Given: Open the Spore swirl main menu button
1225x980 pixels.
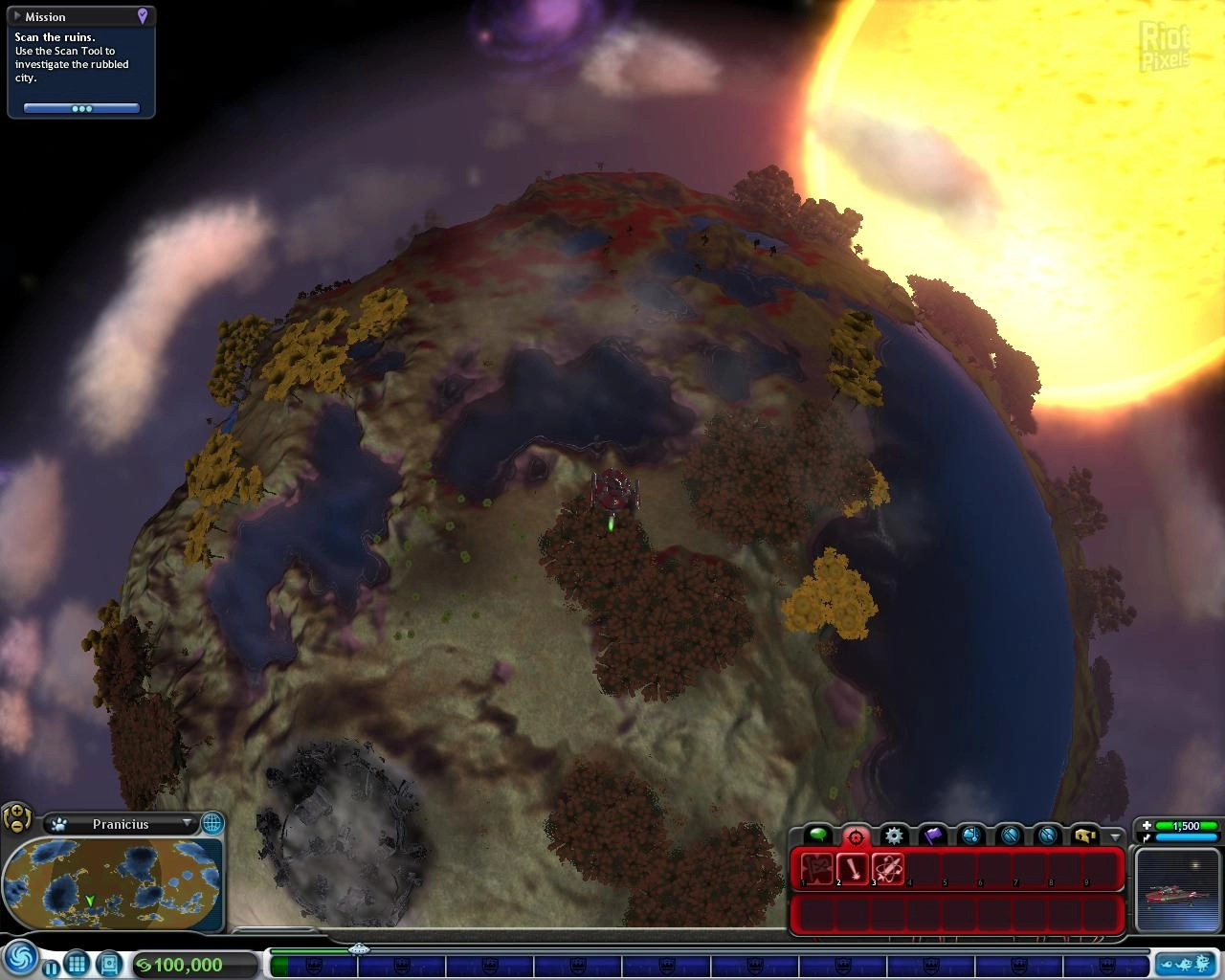Looking at the screenshot, I should tap(20, 958).
